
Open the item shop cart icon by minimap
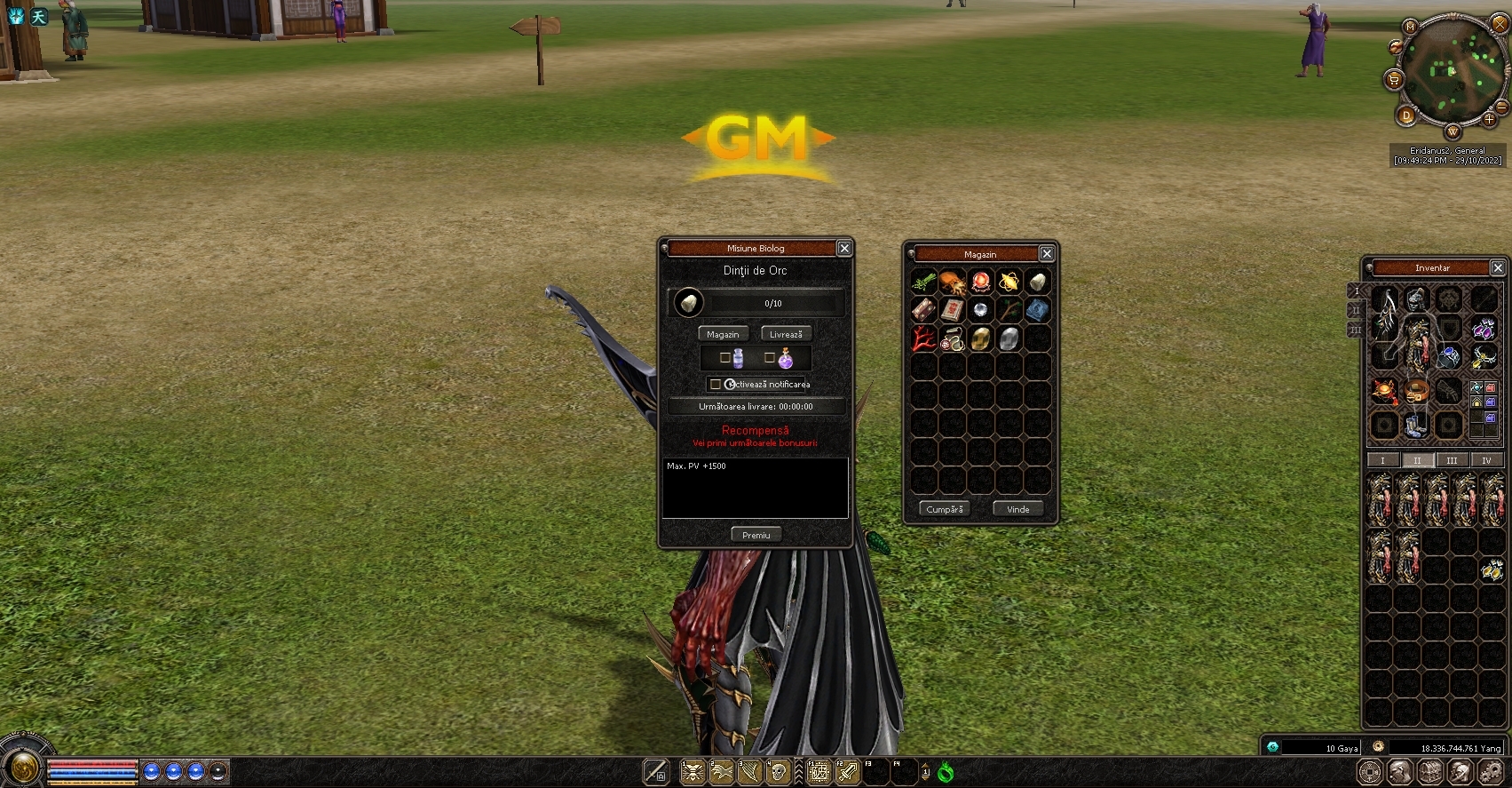[1393, 80]
